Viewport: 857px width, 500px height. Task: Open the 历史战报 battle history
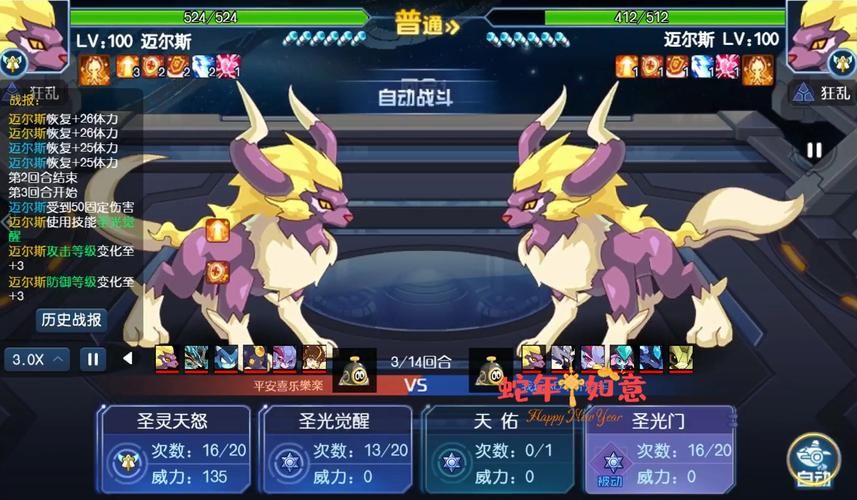[x=71, y=320]
